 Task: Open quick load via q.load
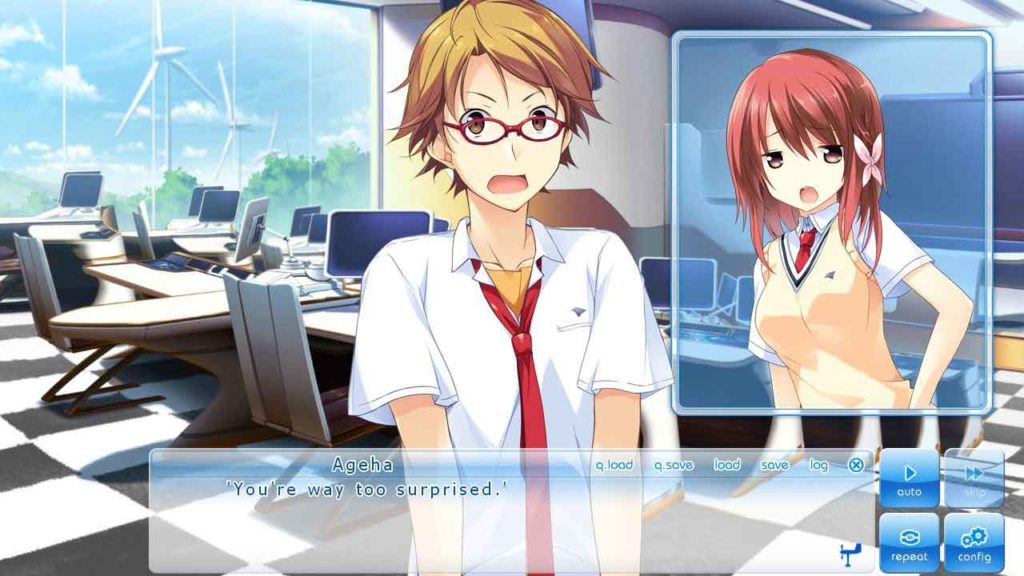tap(614, 465)
